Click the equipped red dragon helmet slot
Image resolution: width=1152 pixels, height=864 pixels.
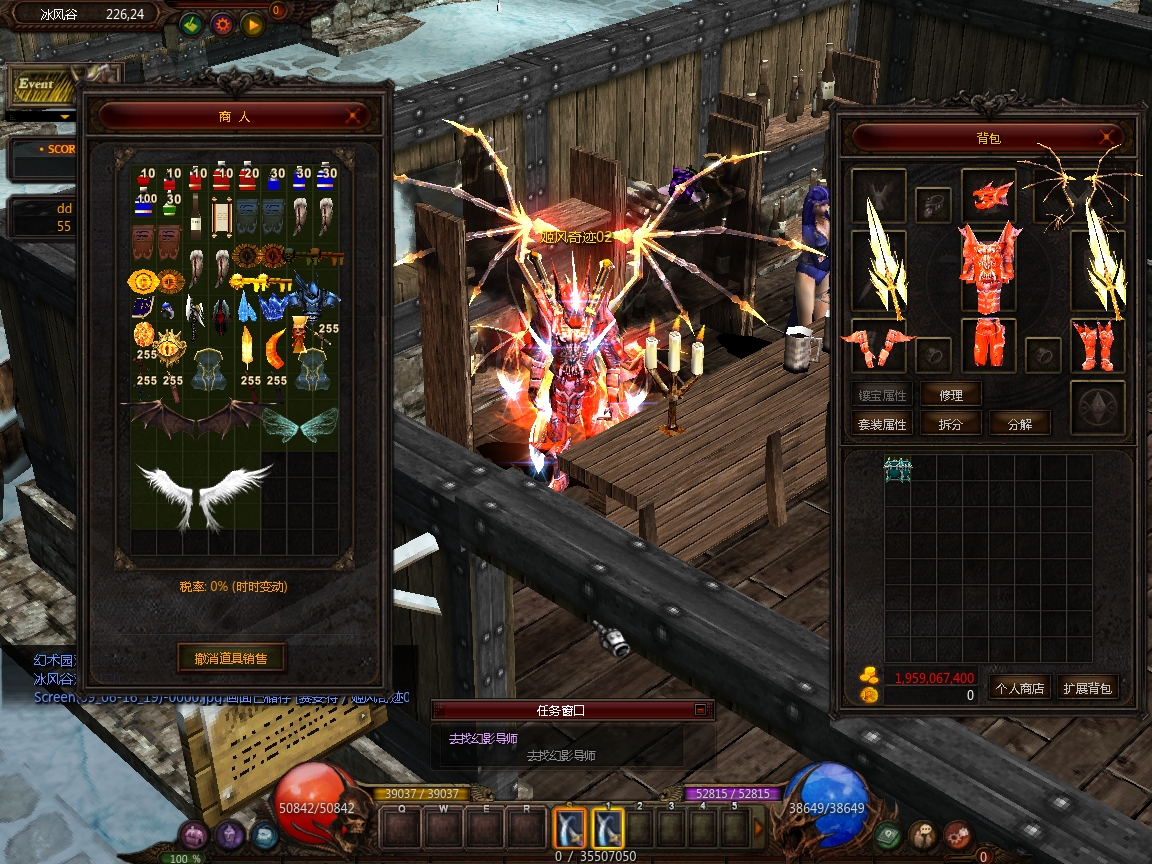(988, 194)
